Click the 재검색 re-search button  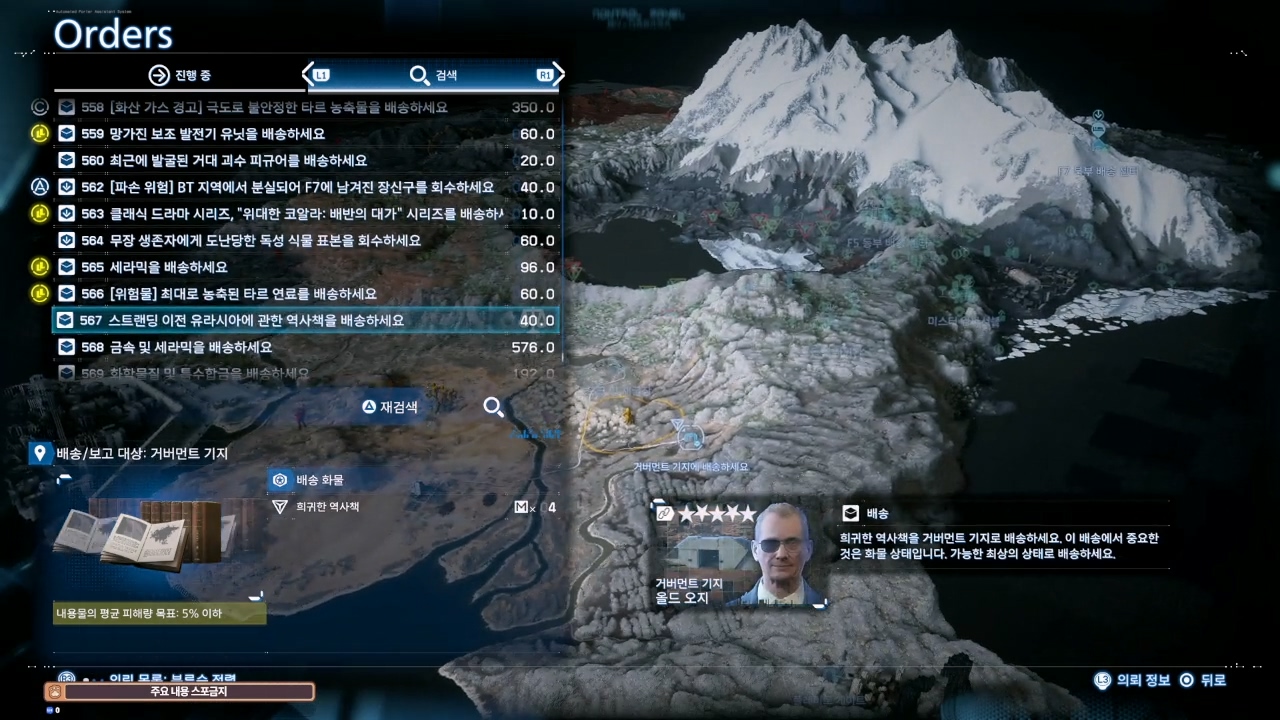(390, 407)
